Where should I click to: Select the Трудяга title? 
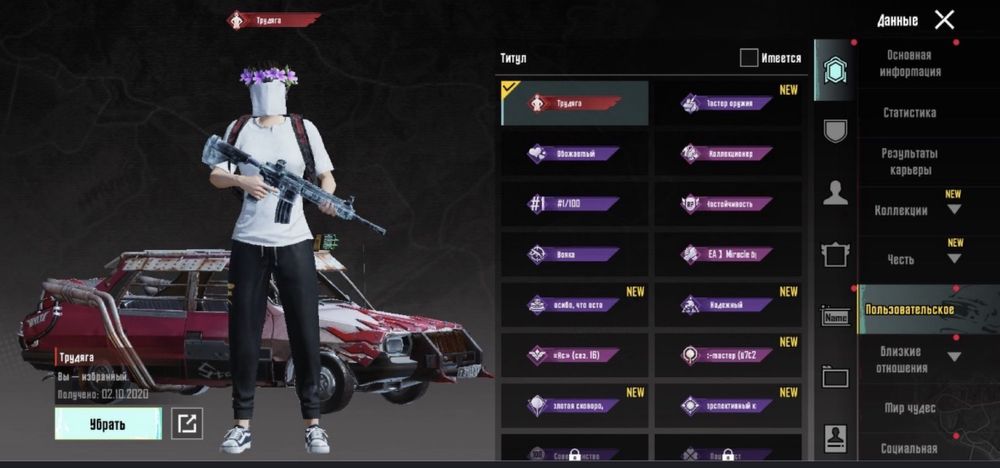point(575,103)
